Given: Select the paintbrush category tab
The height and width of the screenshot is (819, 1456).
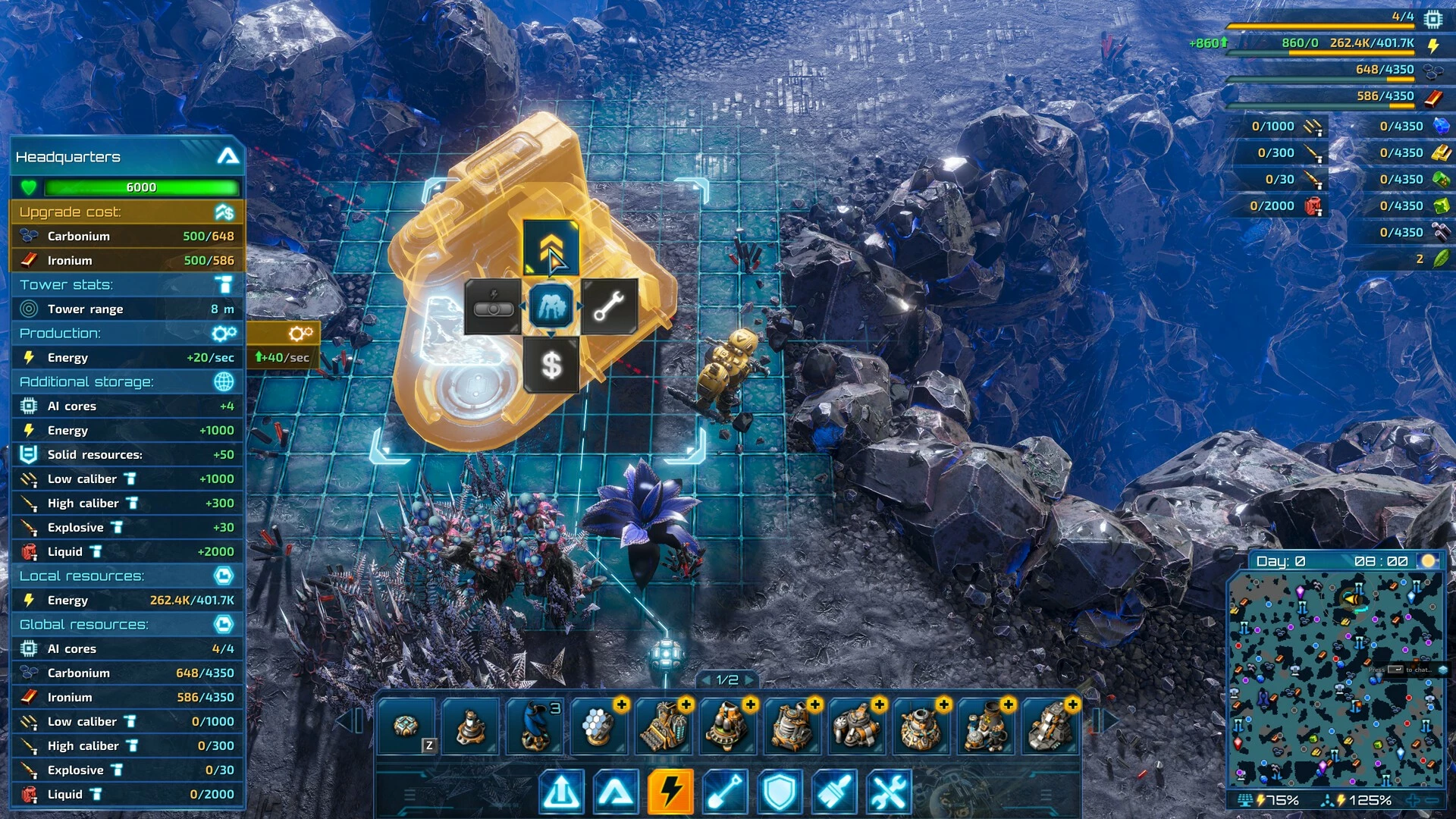Looking at the screenshot, I should point(833,792).
